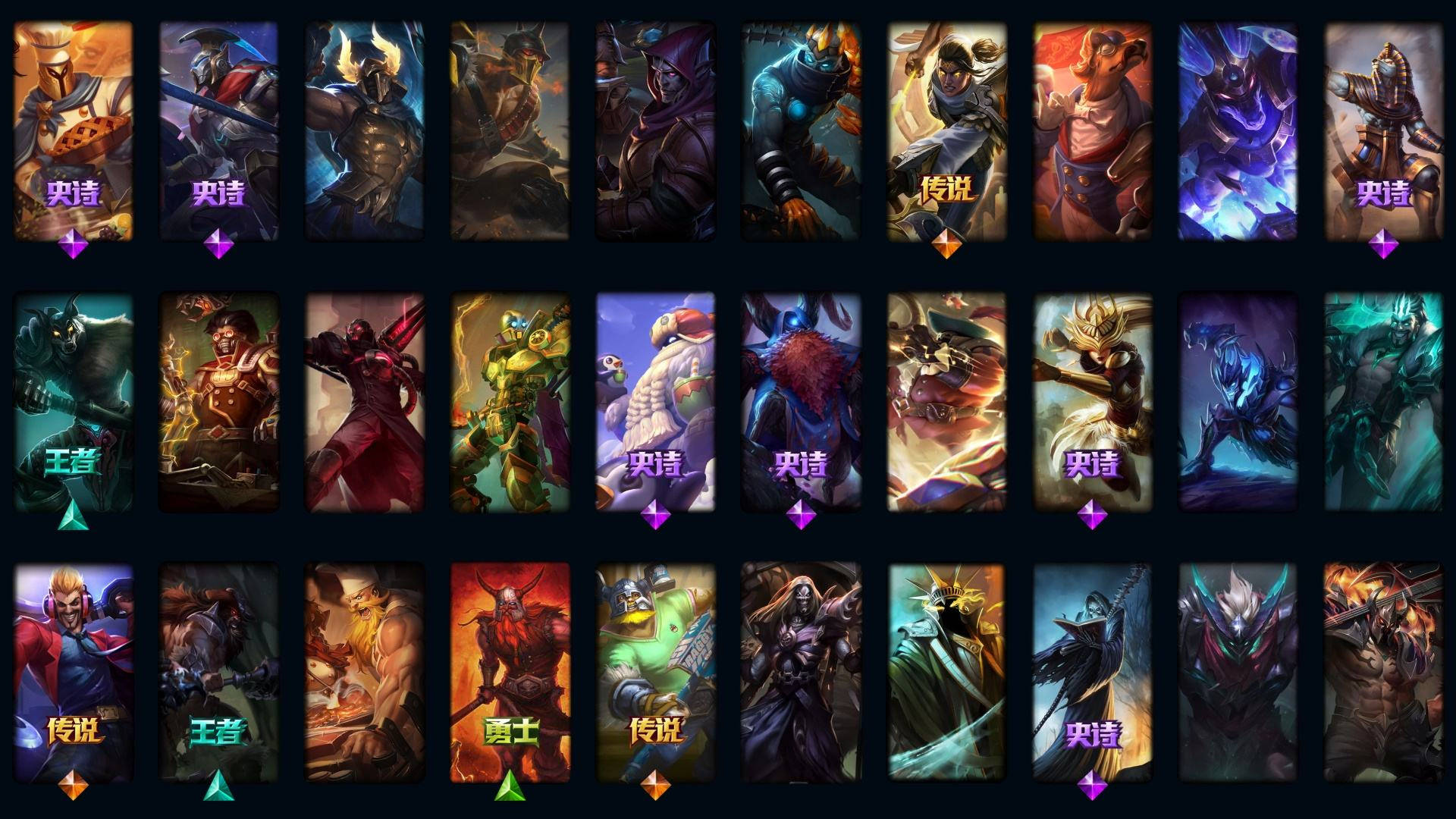Choose the flame-winged helmet warrior card

click(365, 130)
